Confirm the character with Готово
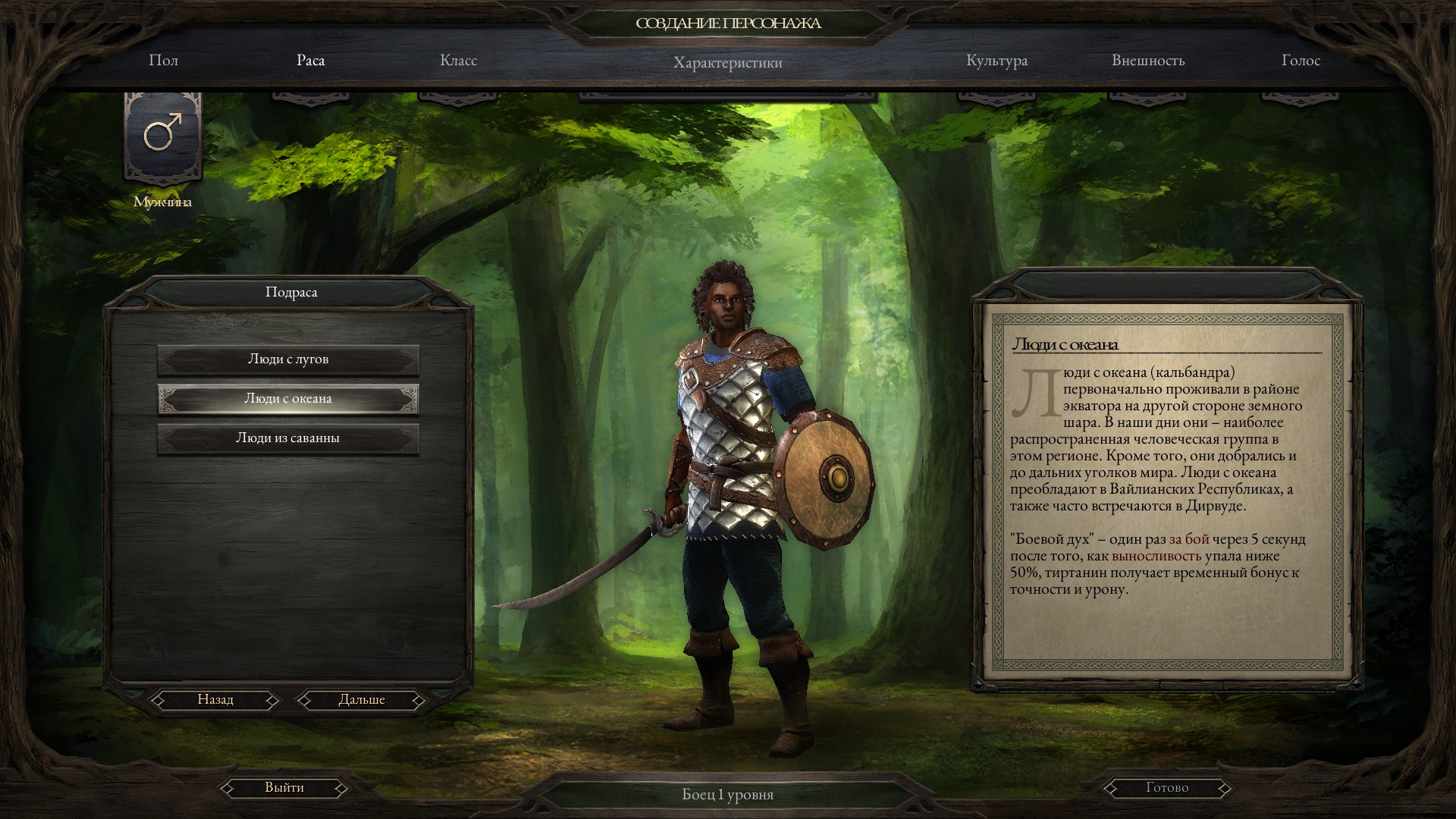Image resolution: width=1456 pixels, height=819 pixels. coord(1166,788)
